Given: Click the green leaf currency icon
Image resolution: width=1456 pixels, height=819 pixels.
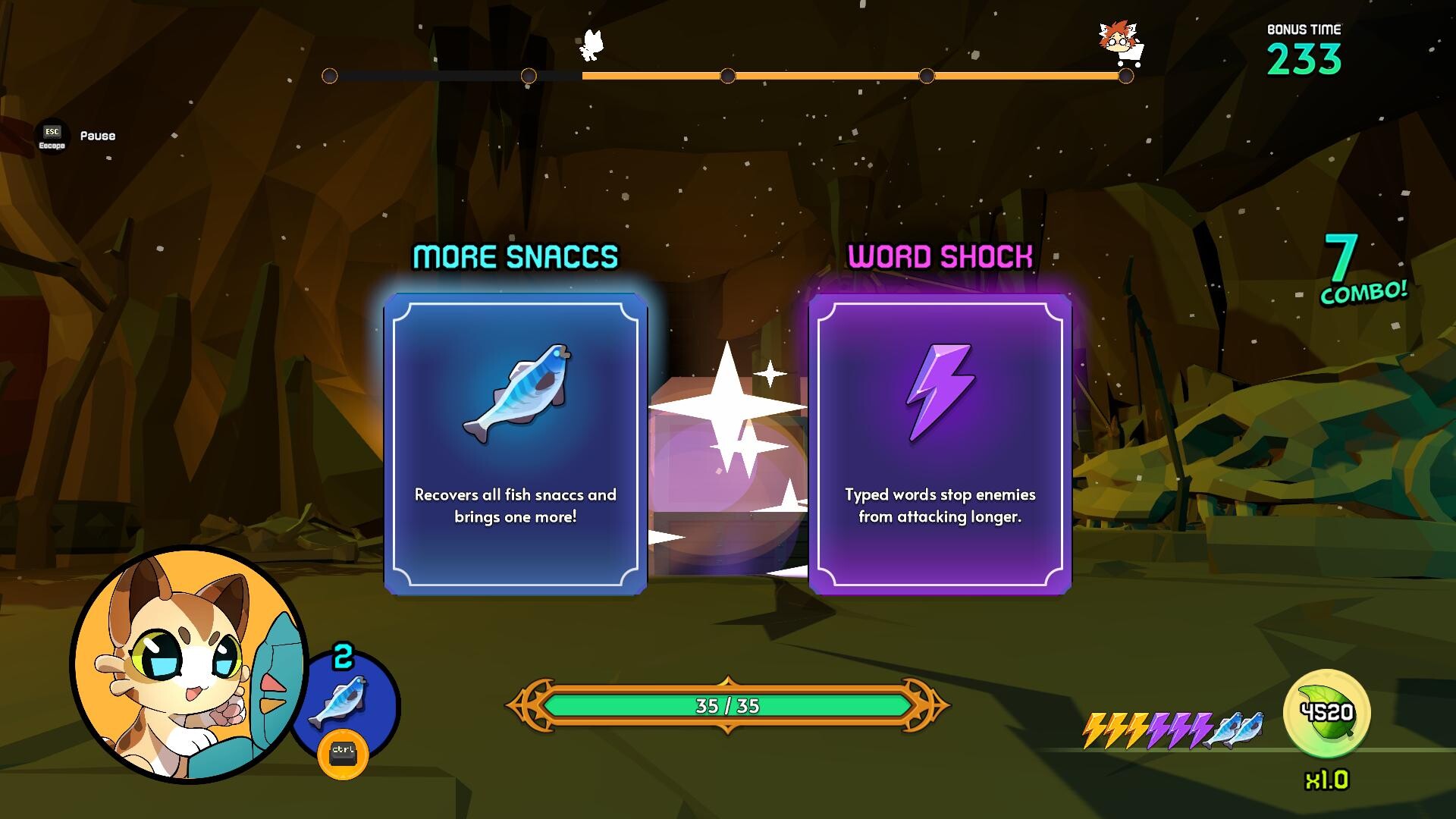Looking at the screenshot, I should (1326, 713).
